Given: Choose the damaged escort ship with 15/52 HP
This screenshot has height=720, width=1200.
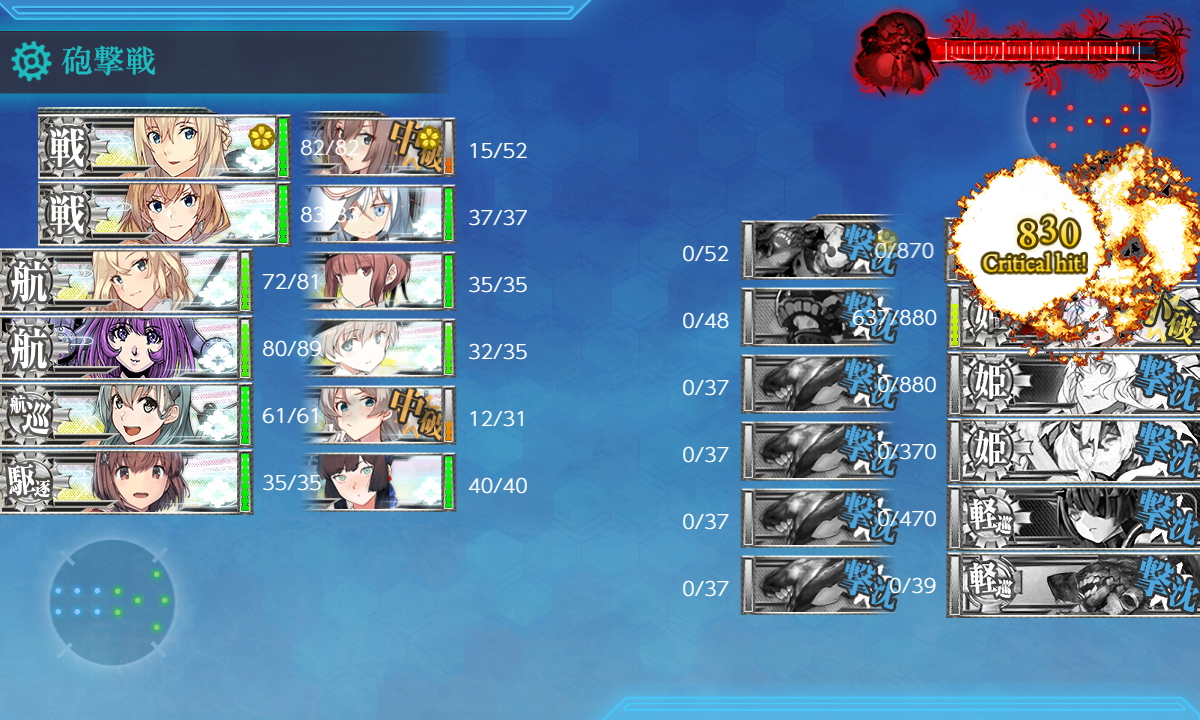Looking at the screenshot, I should coord(380,147).
